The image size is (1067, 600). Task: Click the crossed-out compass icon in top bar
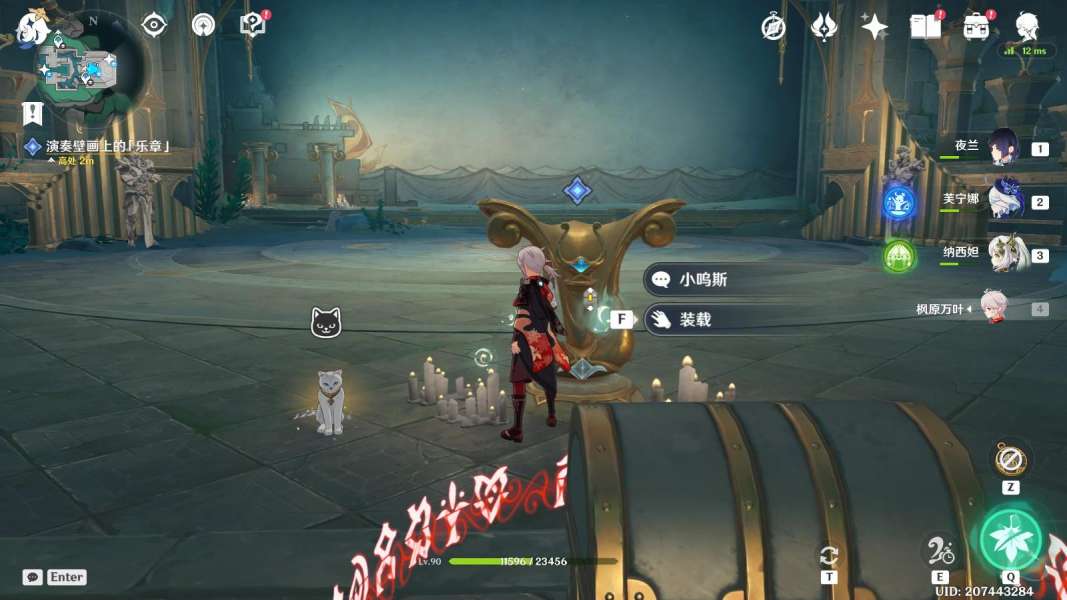[773, 27]
